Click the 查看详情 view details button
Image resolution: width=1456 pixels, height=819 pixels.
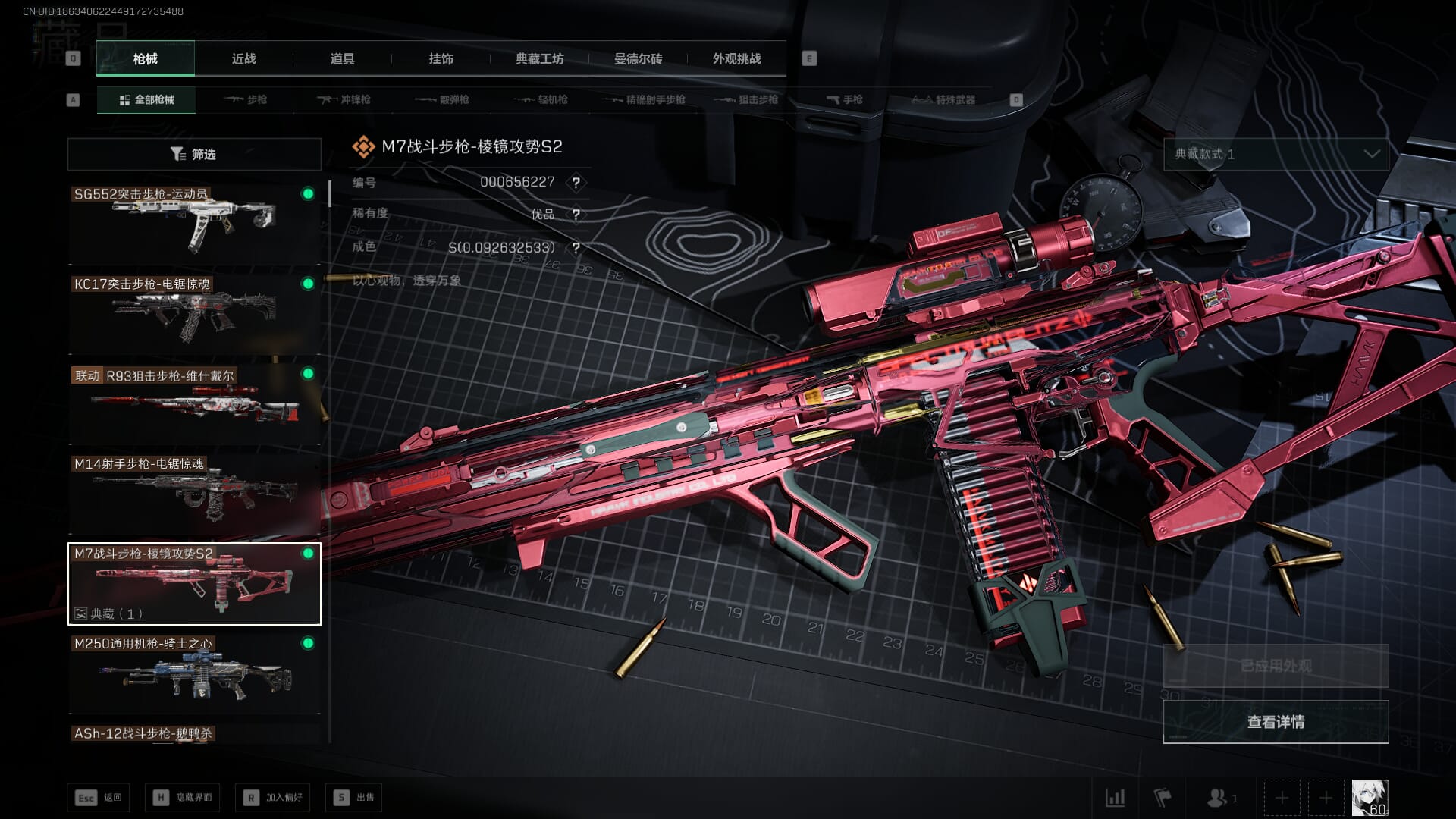click(x=1276, y=722)
